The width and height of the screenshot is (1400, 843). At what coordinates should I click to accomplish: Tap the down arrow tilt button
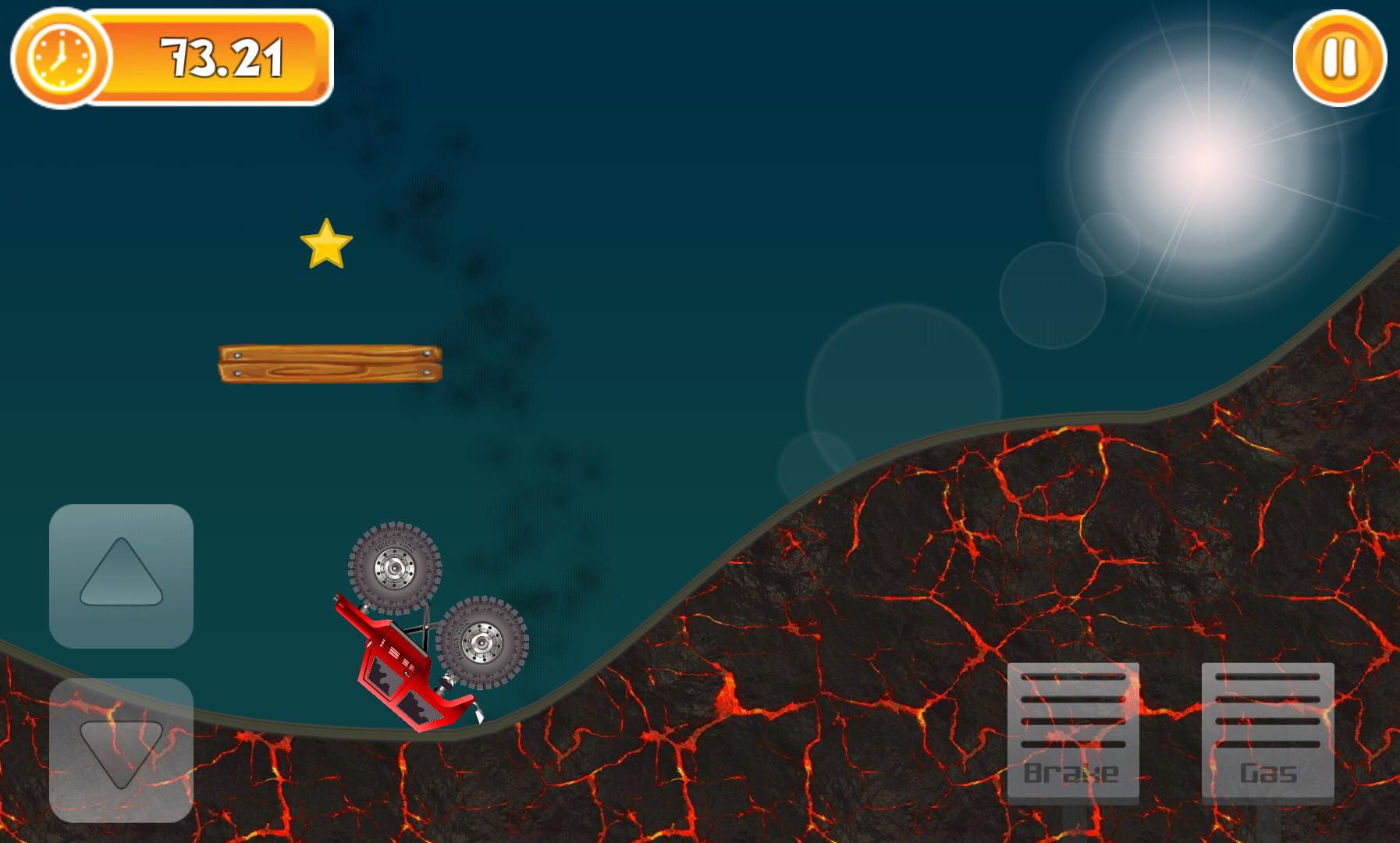coord(121,749)
